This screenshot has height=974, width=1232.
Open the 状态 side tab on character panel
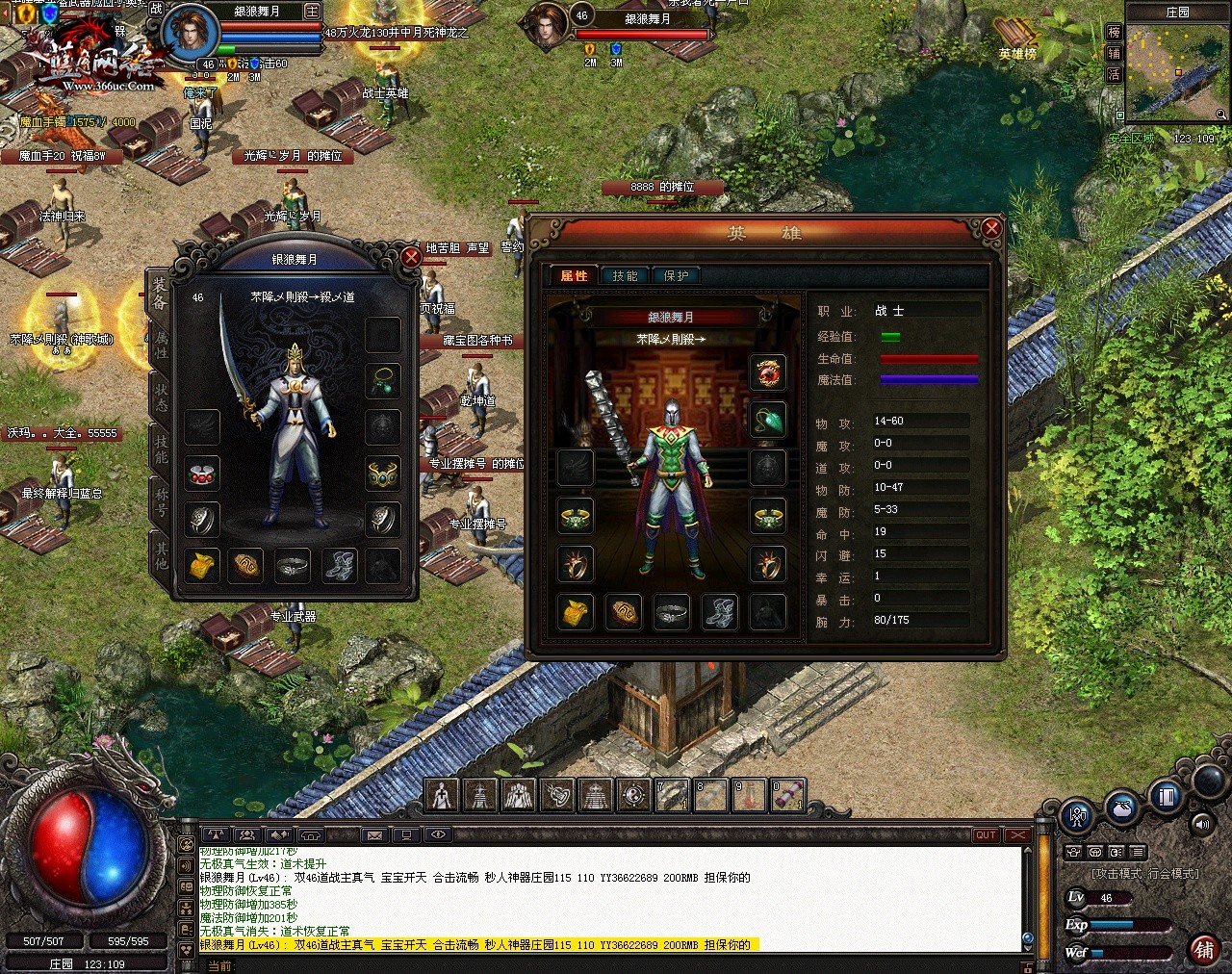(x=161, y=397)
